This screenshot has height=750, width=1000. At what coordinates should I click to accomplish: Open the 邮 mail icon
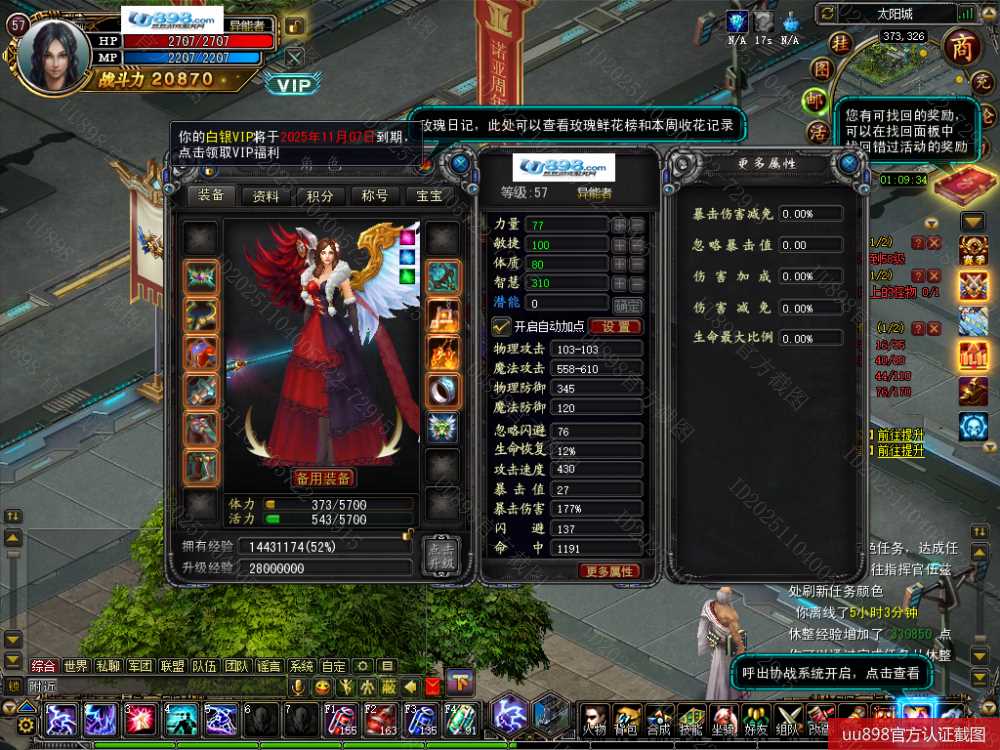coord(817,101)
